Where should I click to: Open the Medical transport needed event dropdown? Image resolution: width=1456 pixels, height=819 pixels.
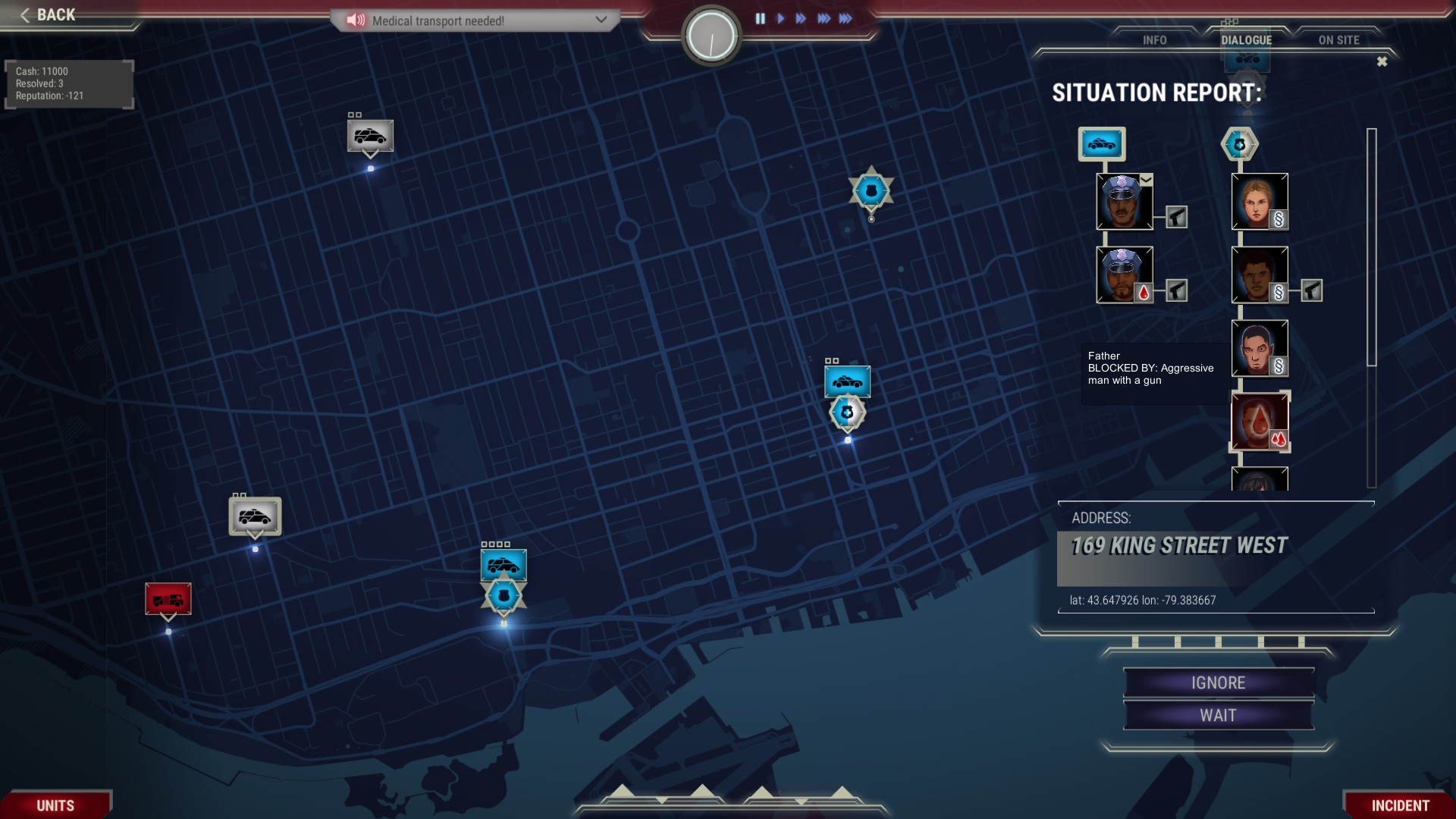(x=603, y=20)
